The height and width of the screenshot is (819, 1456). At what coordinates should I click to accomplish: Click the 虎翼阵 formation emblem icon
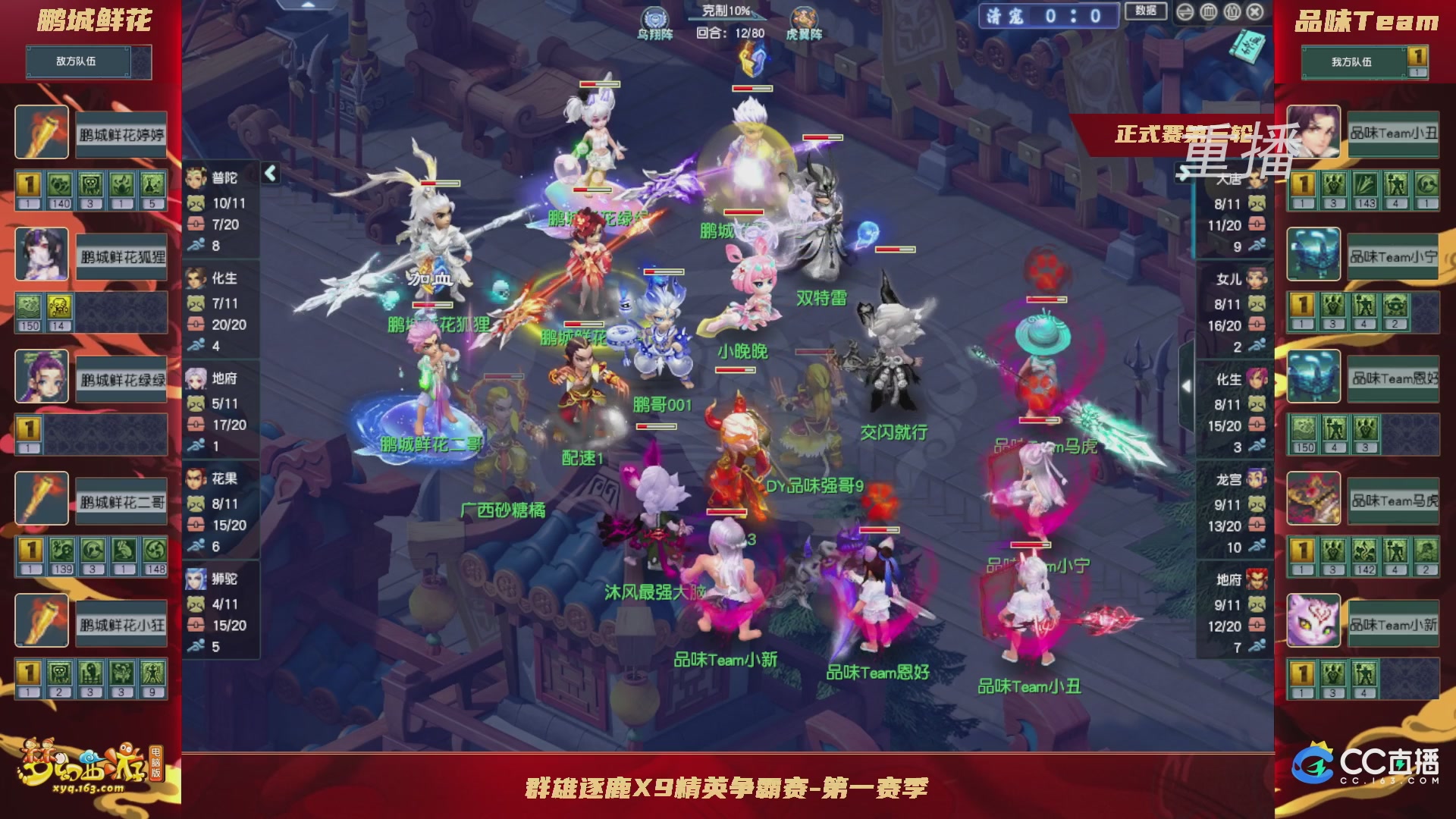point(805,18)
